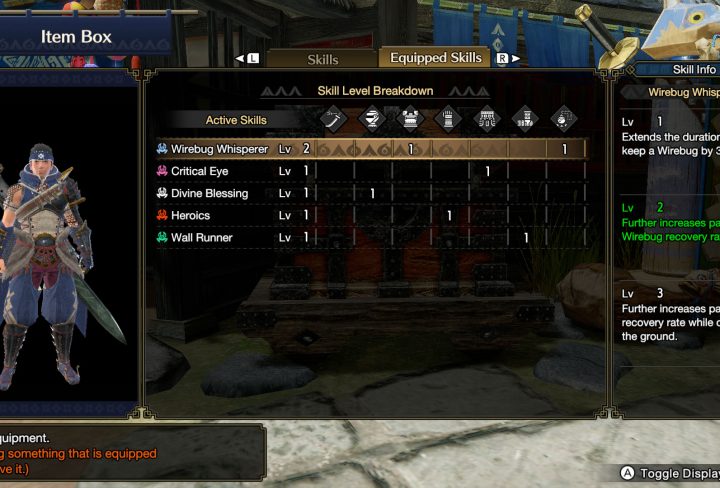This screenshot has height=488, width=720.
Task: Select the Equipped Skills tab
Action: (x=436, y=58)
